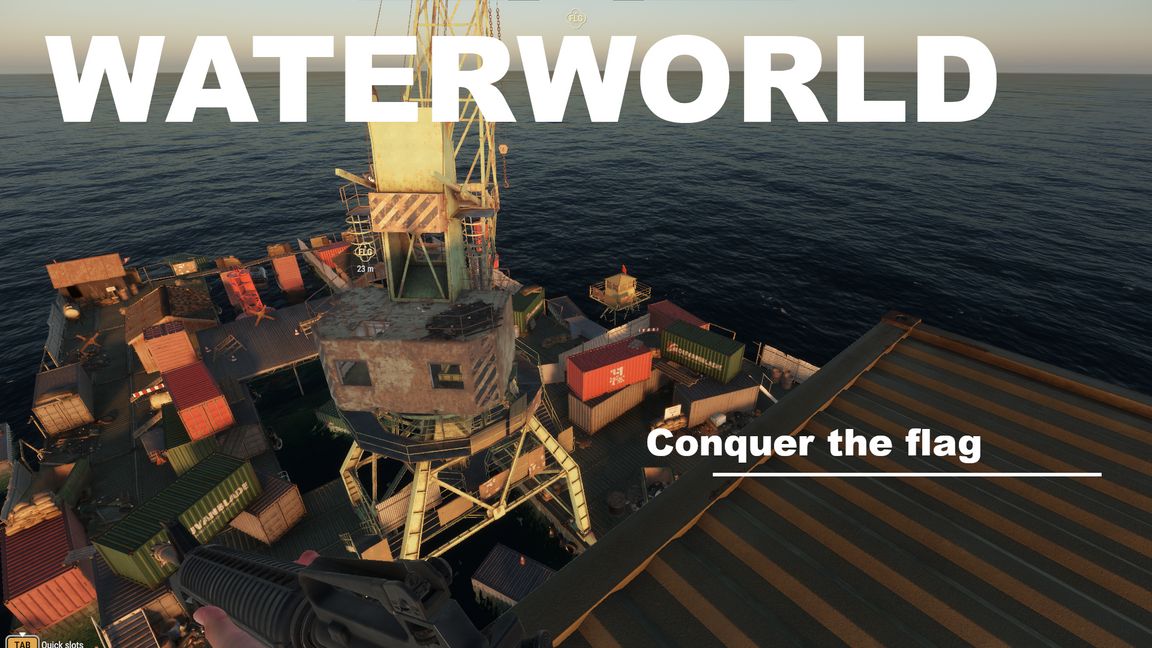Select the FLG marker on the compass strip

click(575, 18)
